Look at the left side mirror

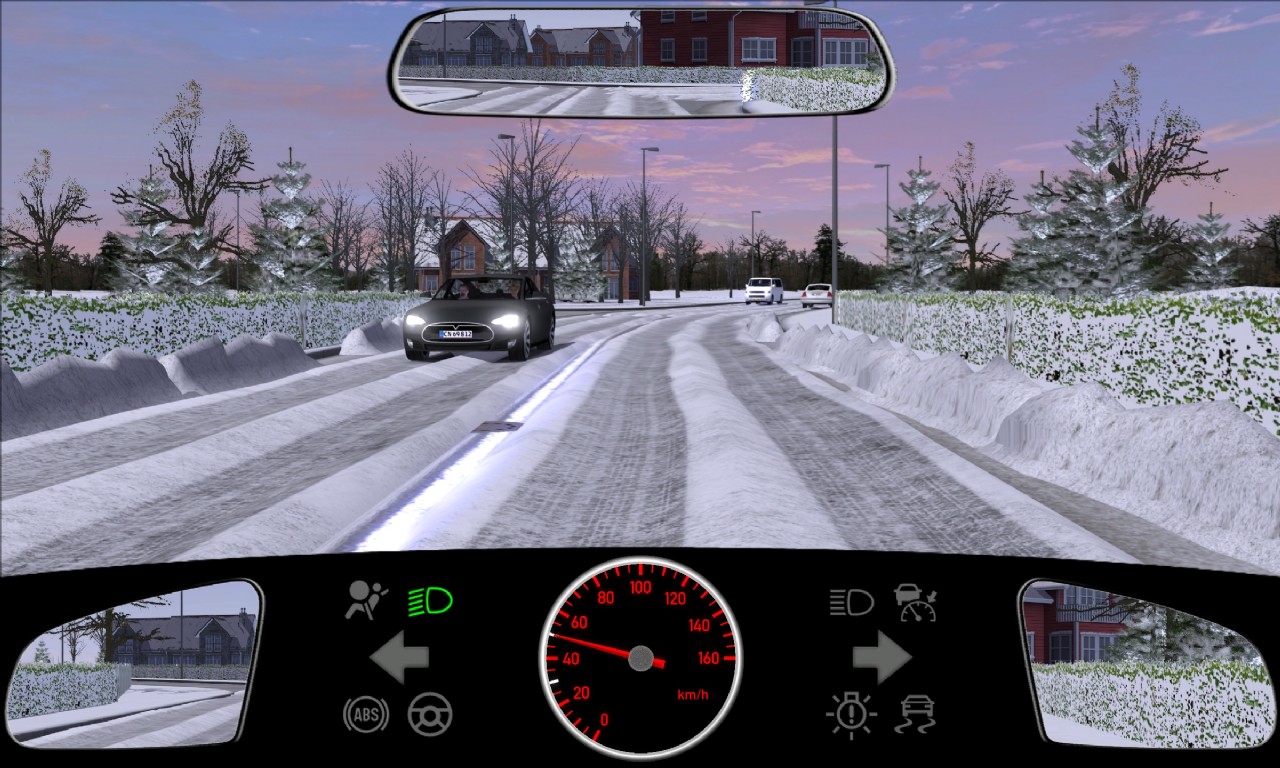133,663
